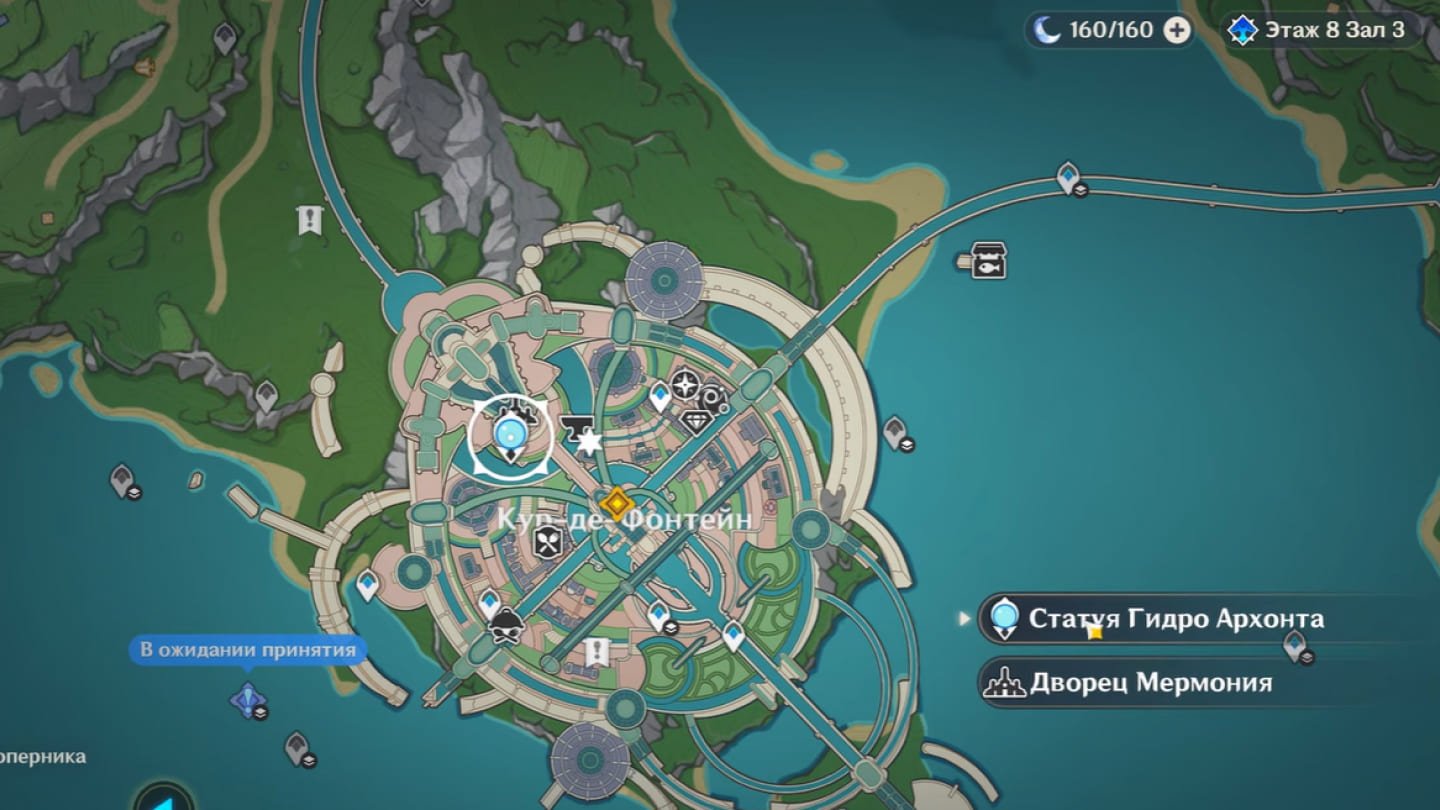The image size is (1440, 810).
Task: Click the fishing association shop marker
Action: [988, 260]
